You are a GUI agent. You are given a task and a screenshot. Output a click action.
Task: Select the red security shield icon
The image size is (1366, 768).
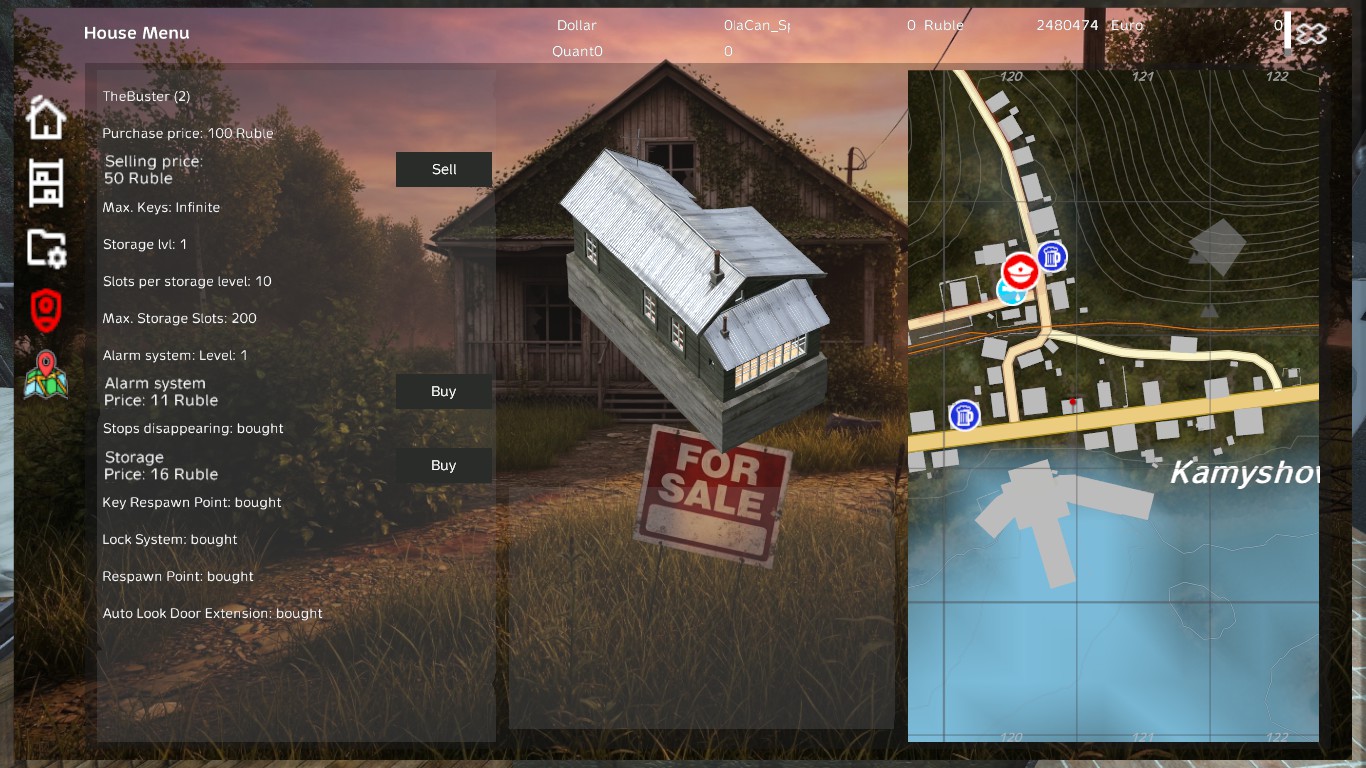pyautogui.click(x=45, y=310)
